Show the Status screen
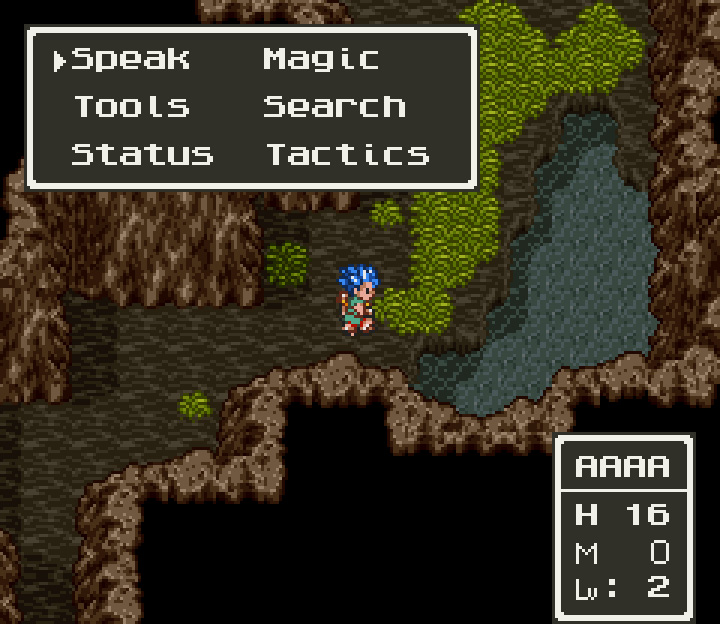720x624 pixels. click(x=142, y=154)
